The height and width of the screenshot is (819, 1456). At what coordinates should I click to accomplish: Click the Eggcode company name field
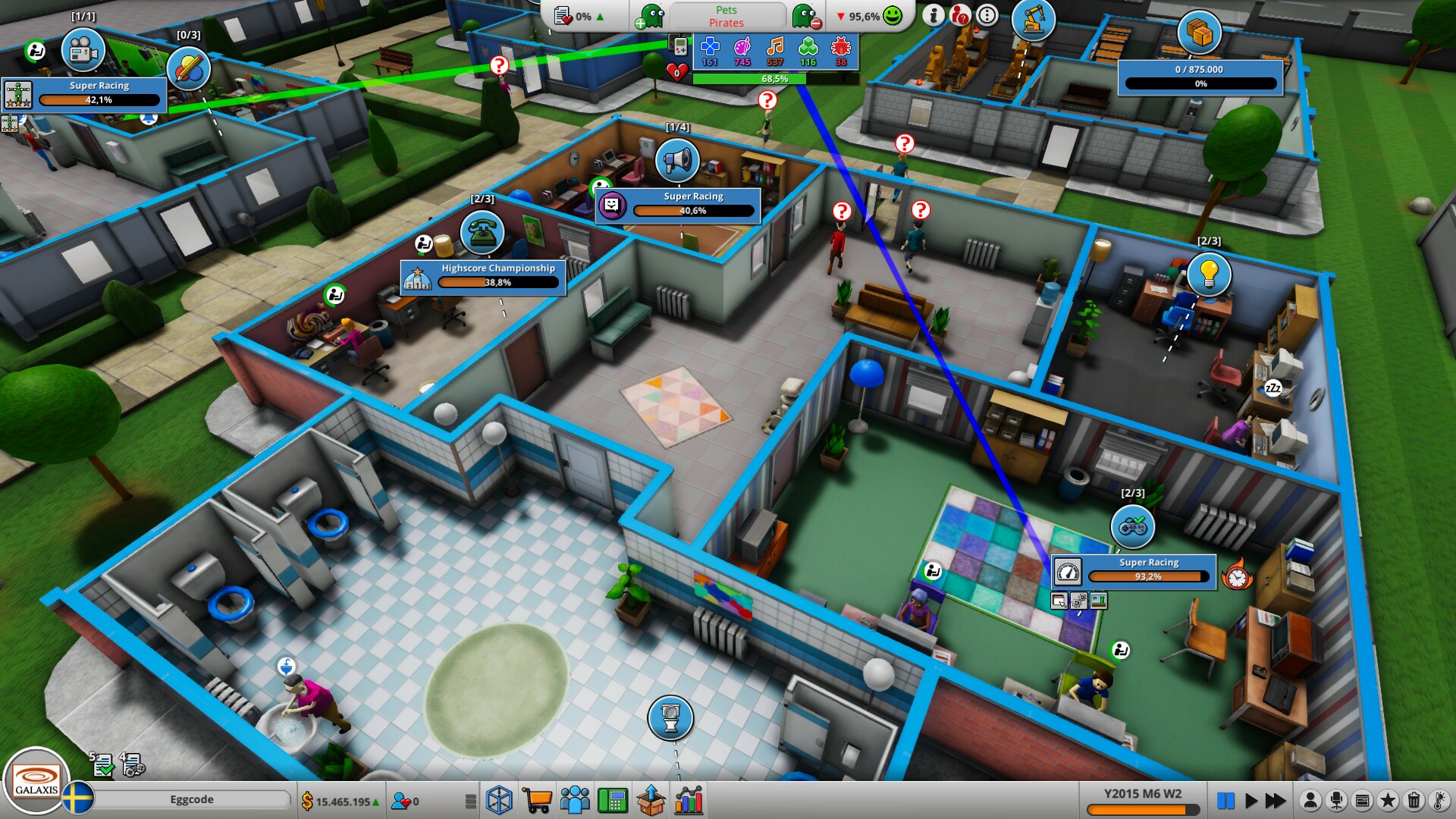click(193, 799)
